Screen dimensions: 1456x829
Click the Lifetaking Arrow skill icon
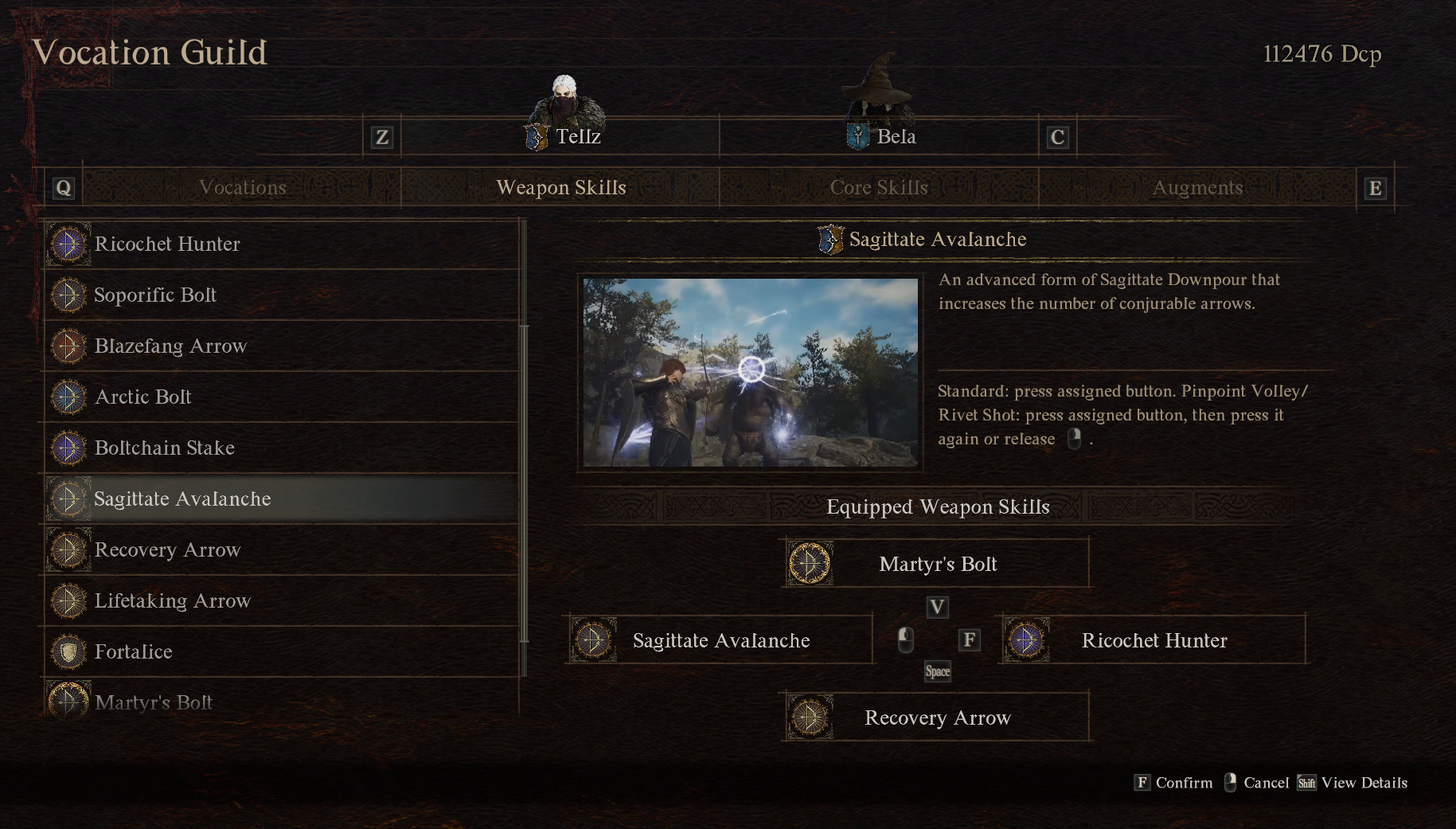[68, 600]
